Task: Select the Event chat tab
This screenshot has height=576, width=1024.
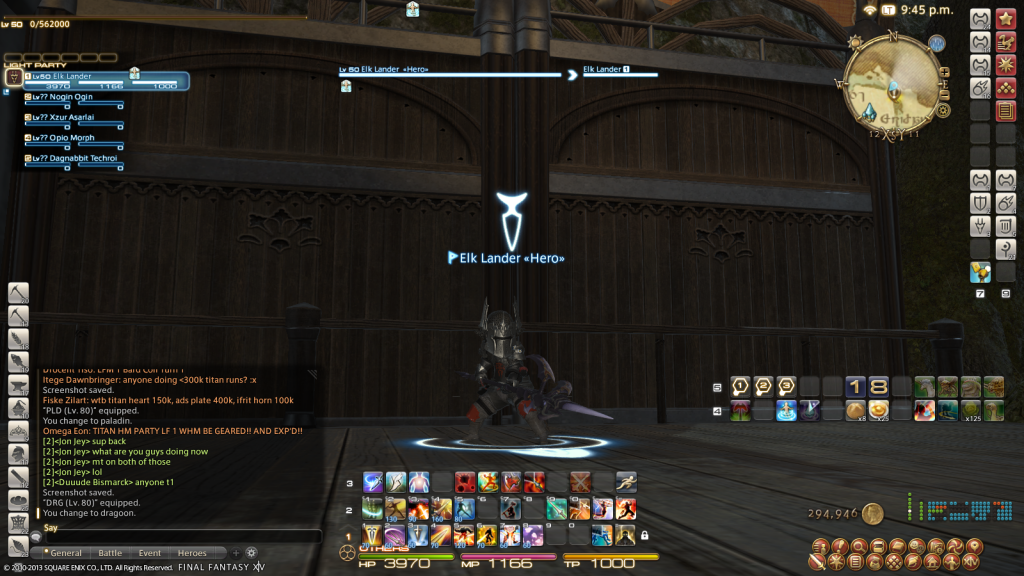Action: click(x=150, y=553)
